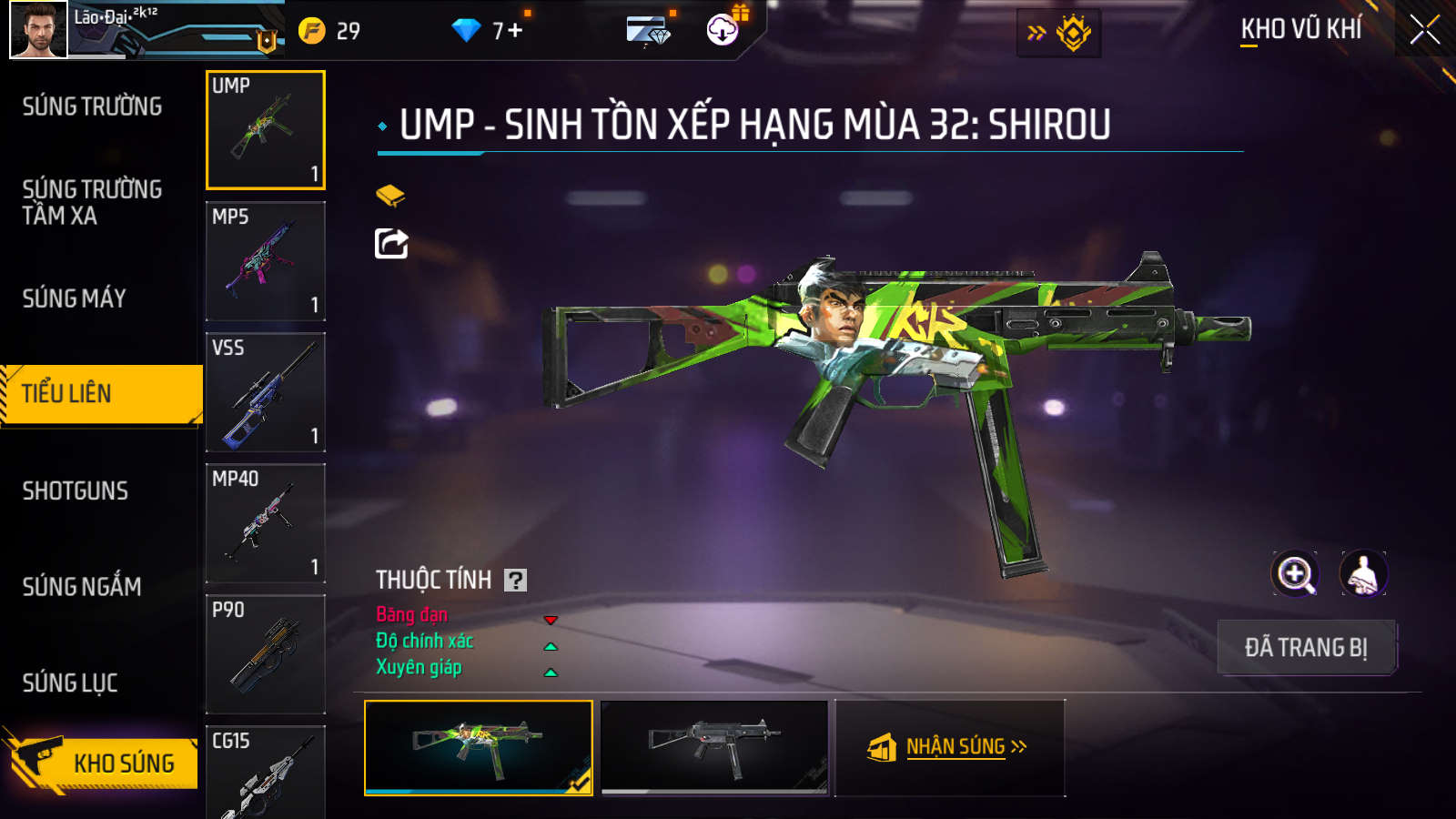Select the default black UMP skin
Viewport: 1456px width, 819px height.
(x=715, y=747)
